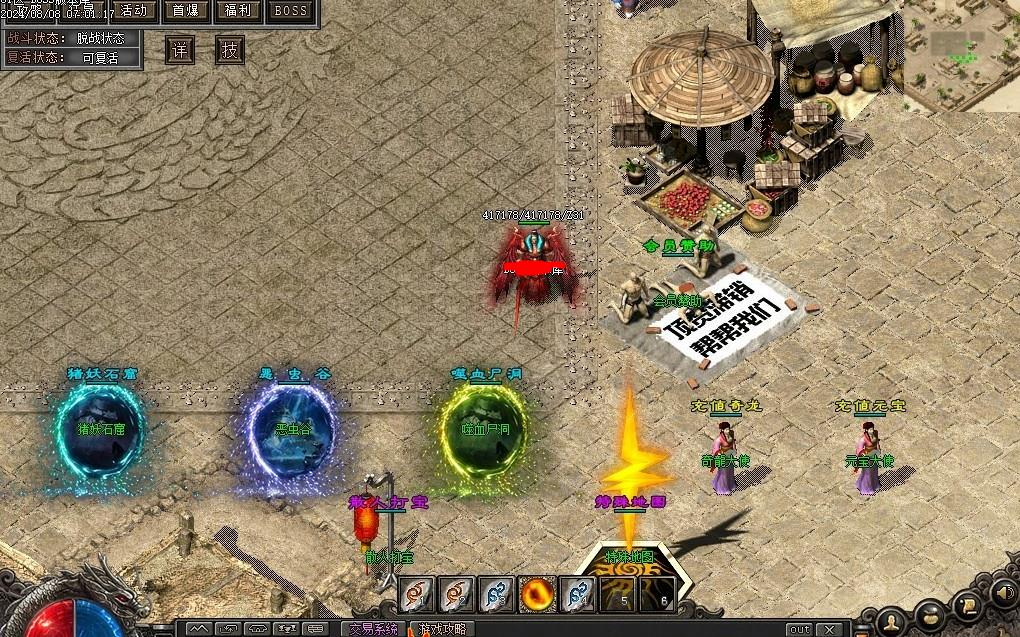
Task: Open the 交易系统 trading system tab
Action: [373, 629]
